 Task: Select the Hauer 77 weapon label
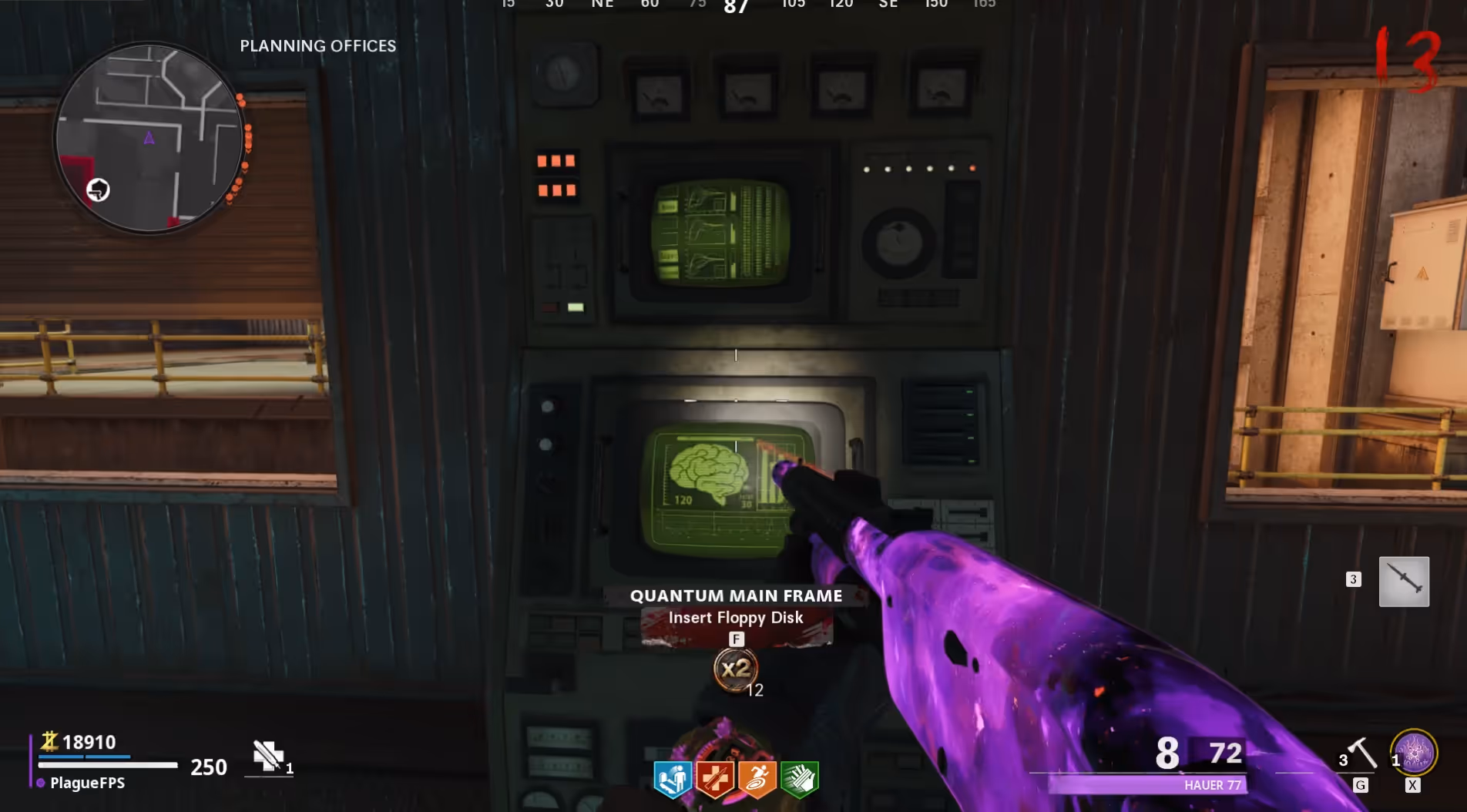1212,785
